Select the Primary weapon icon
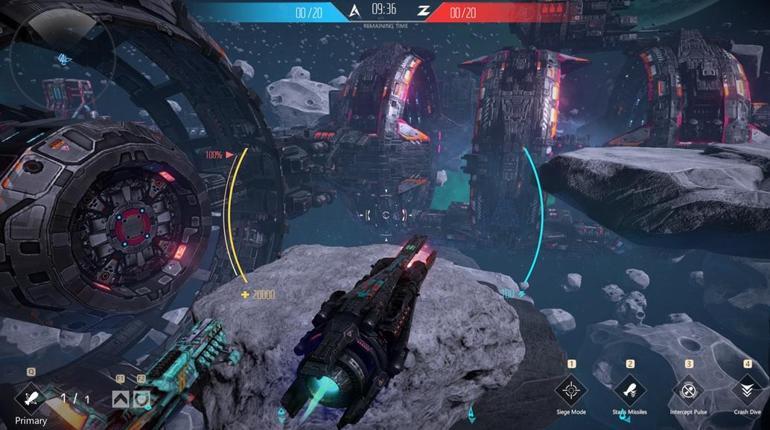Viewport: 770px width, 430px height. pyautogui.click(x=30, y=399)
